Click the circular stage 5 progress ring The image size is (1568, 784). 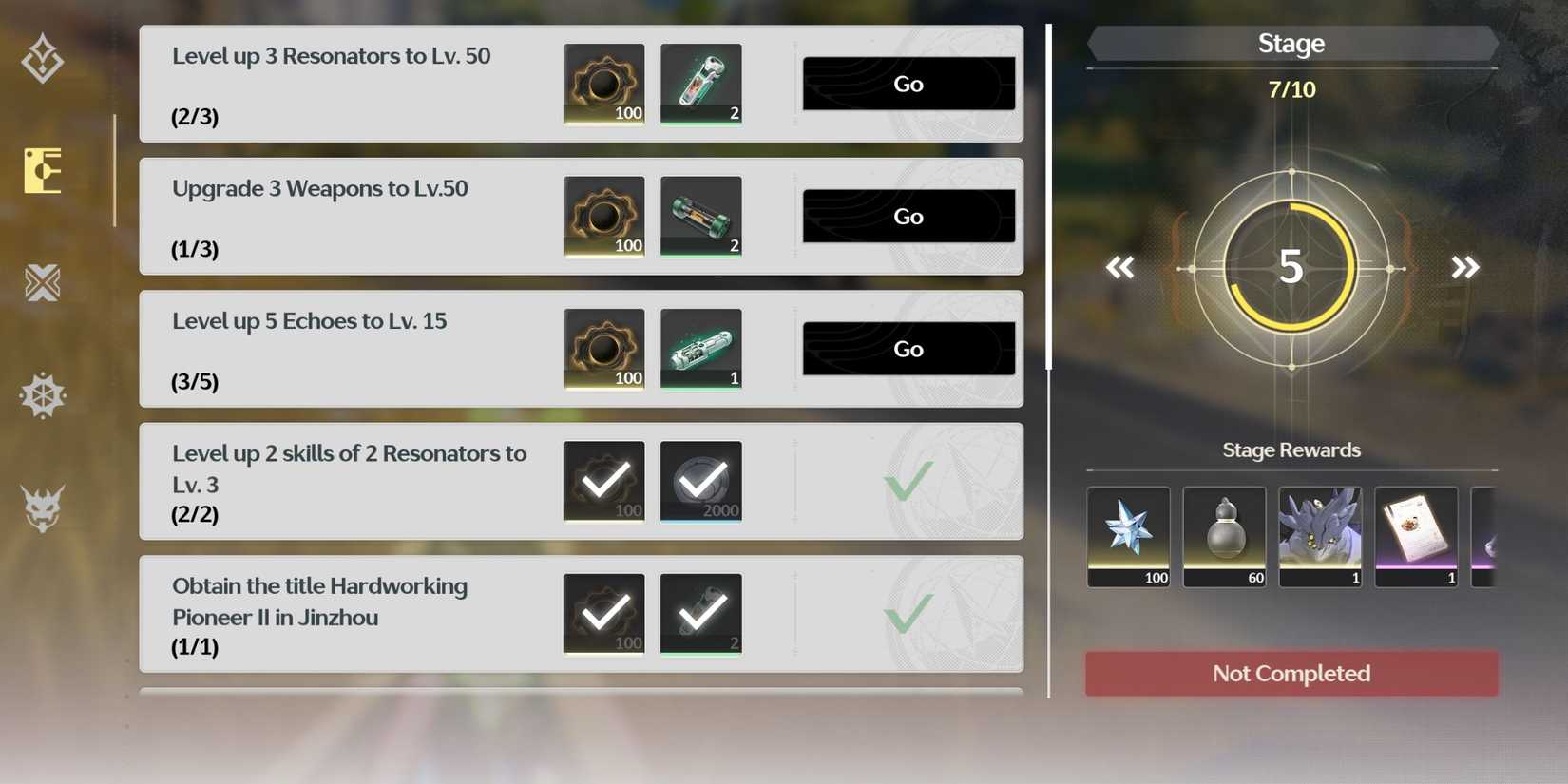coord(1291,267)
